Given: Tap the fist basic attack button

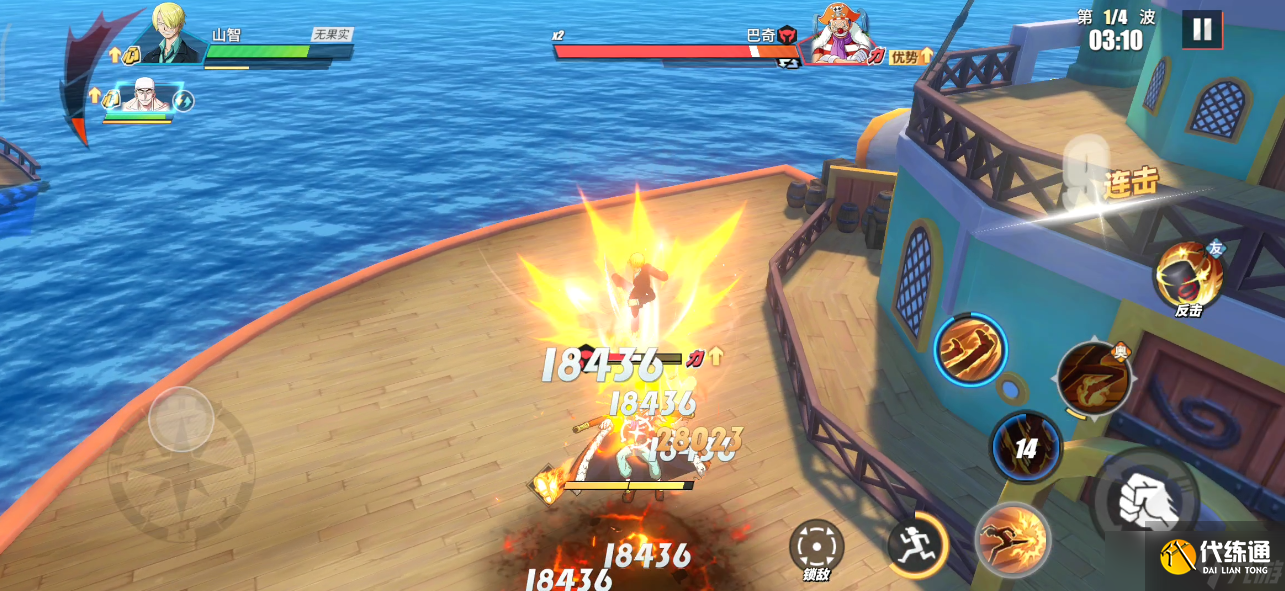Looking at the screenshot, I should point(1145,497).
